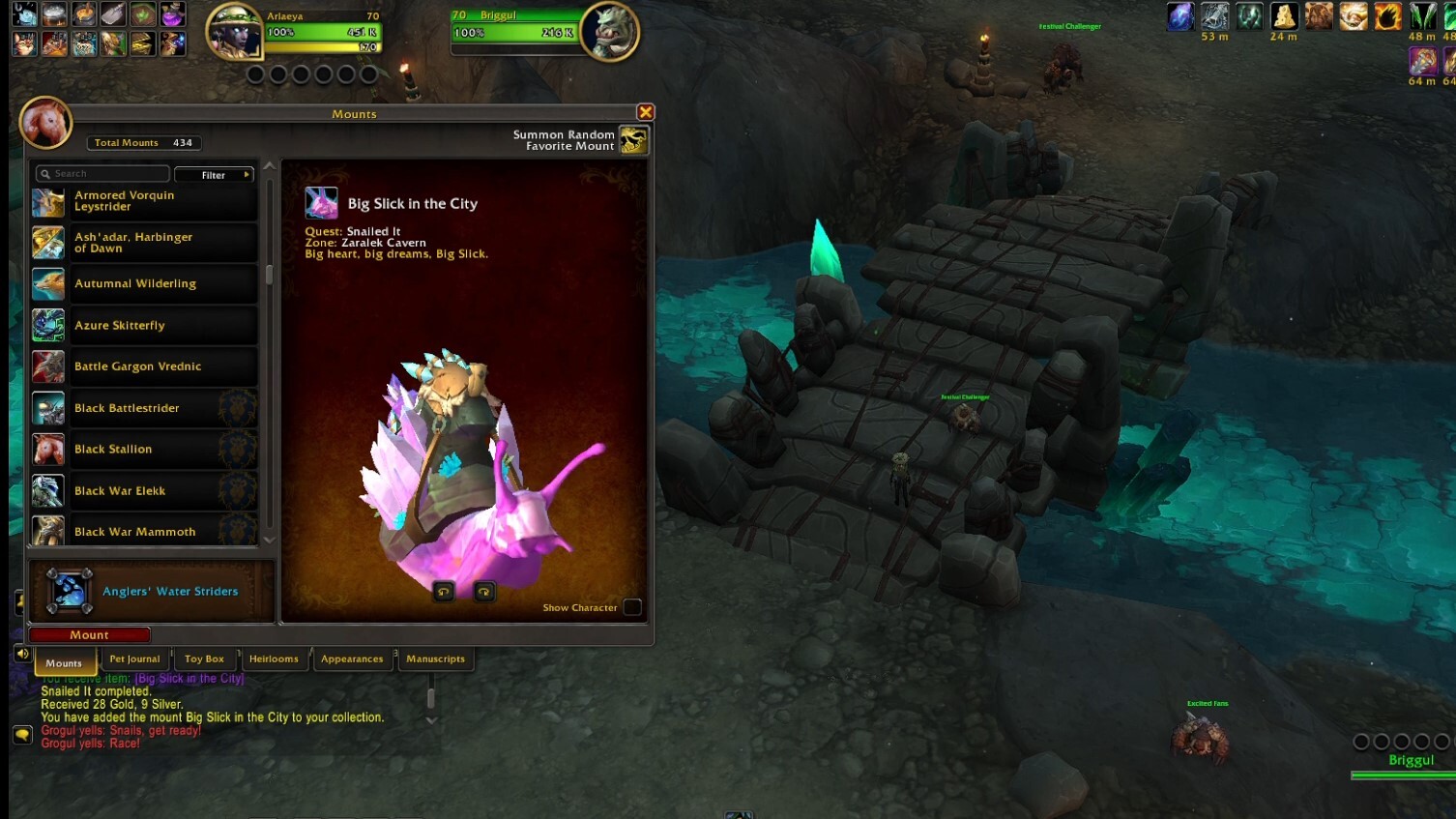Open the Toy Box tab
This screenshot has width=1456, height=819.
[204, 659]
